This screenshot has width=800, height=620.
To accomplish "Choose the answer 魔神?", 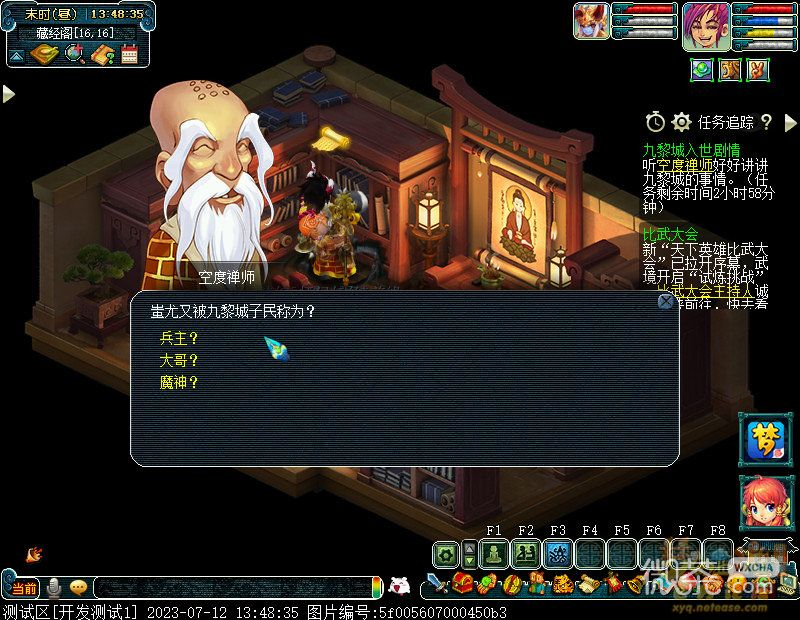I will 179,382.
